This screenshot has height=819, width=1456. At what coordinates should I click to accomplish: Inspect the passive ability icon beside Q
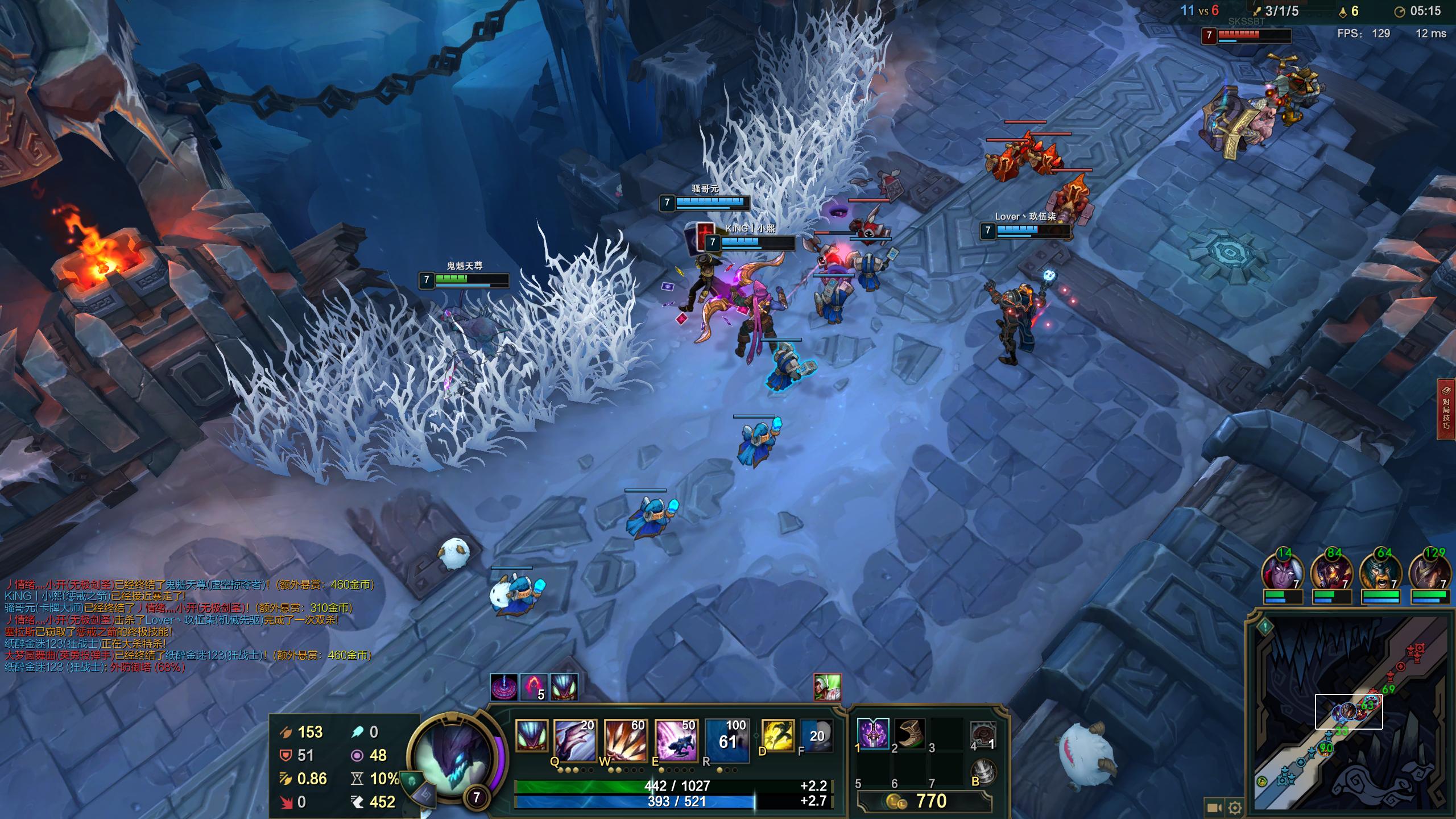click(x=531, y=735)
